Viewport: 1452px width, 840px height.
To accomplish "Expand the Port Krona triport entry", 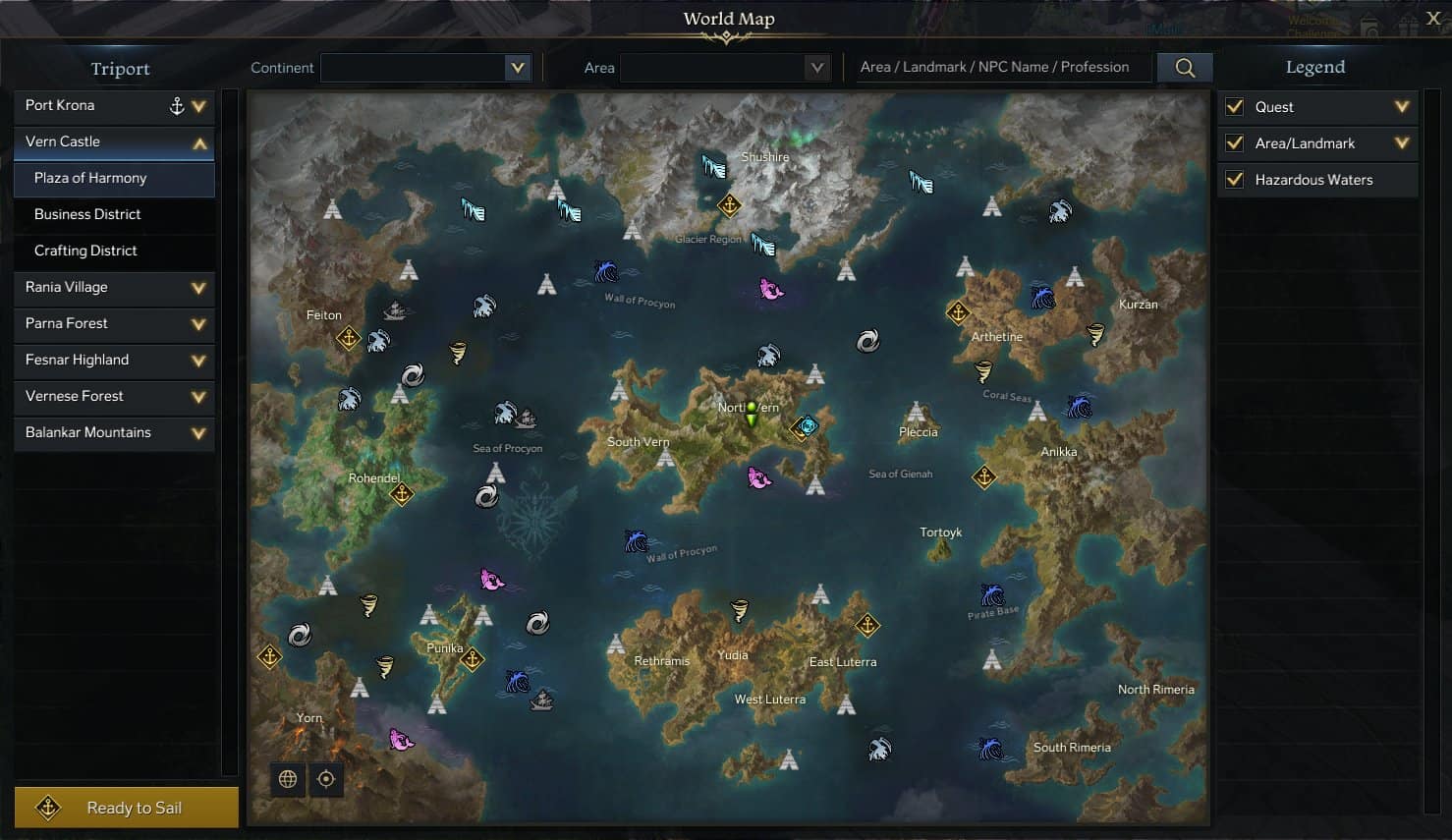I will [199, 106].
